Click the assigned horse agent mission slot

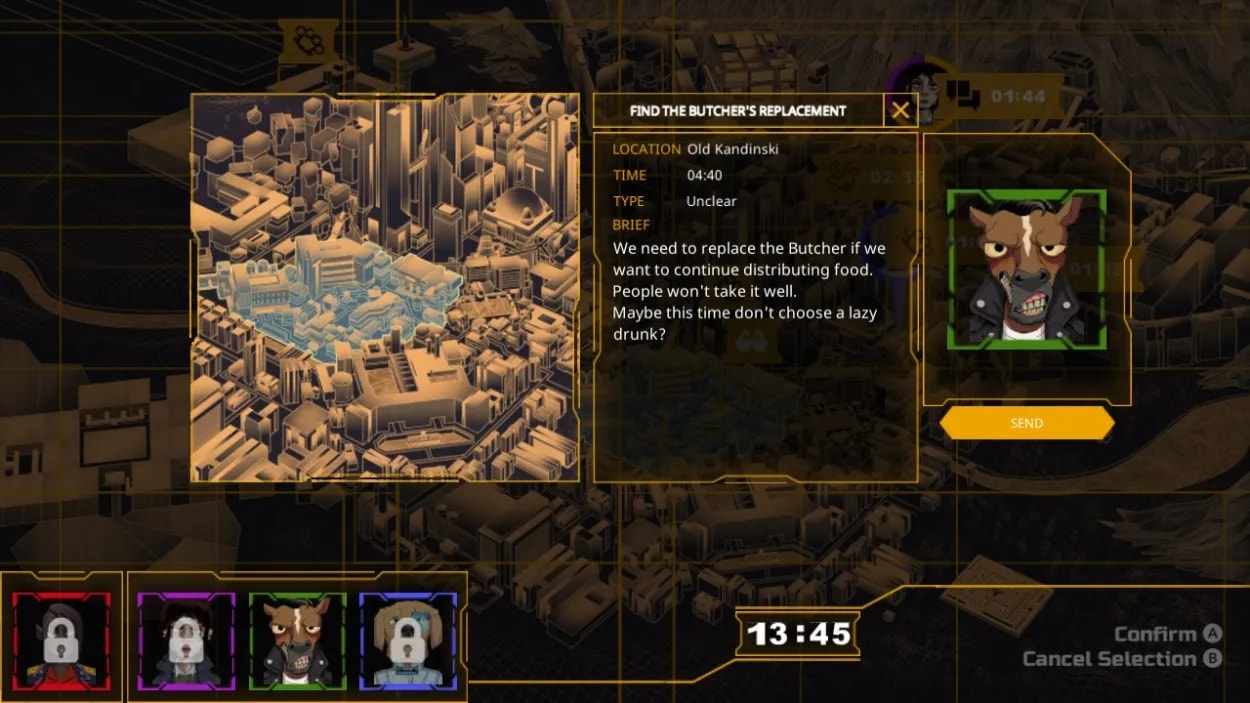(1026, 270)
